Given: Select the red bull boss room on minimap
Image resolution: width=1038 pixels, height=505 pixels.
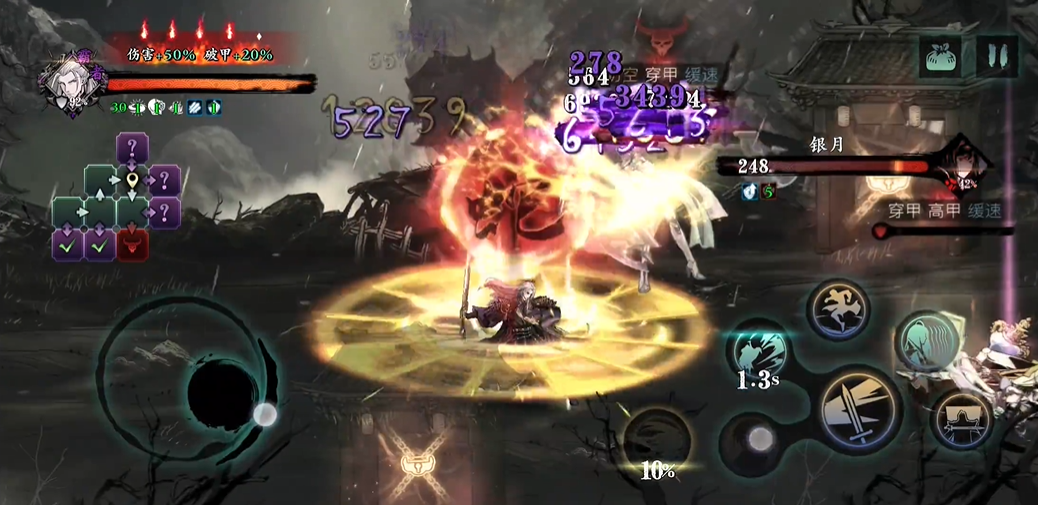Looking at the screenshot, I should 132,243.
